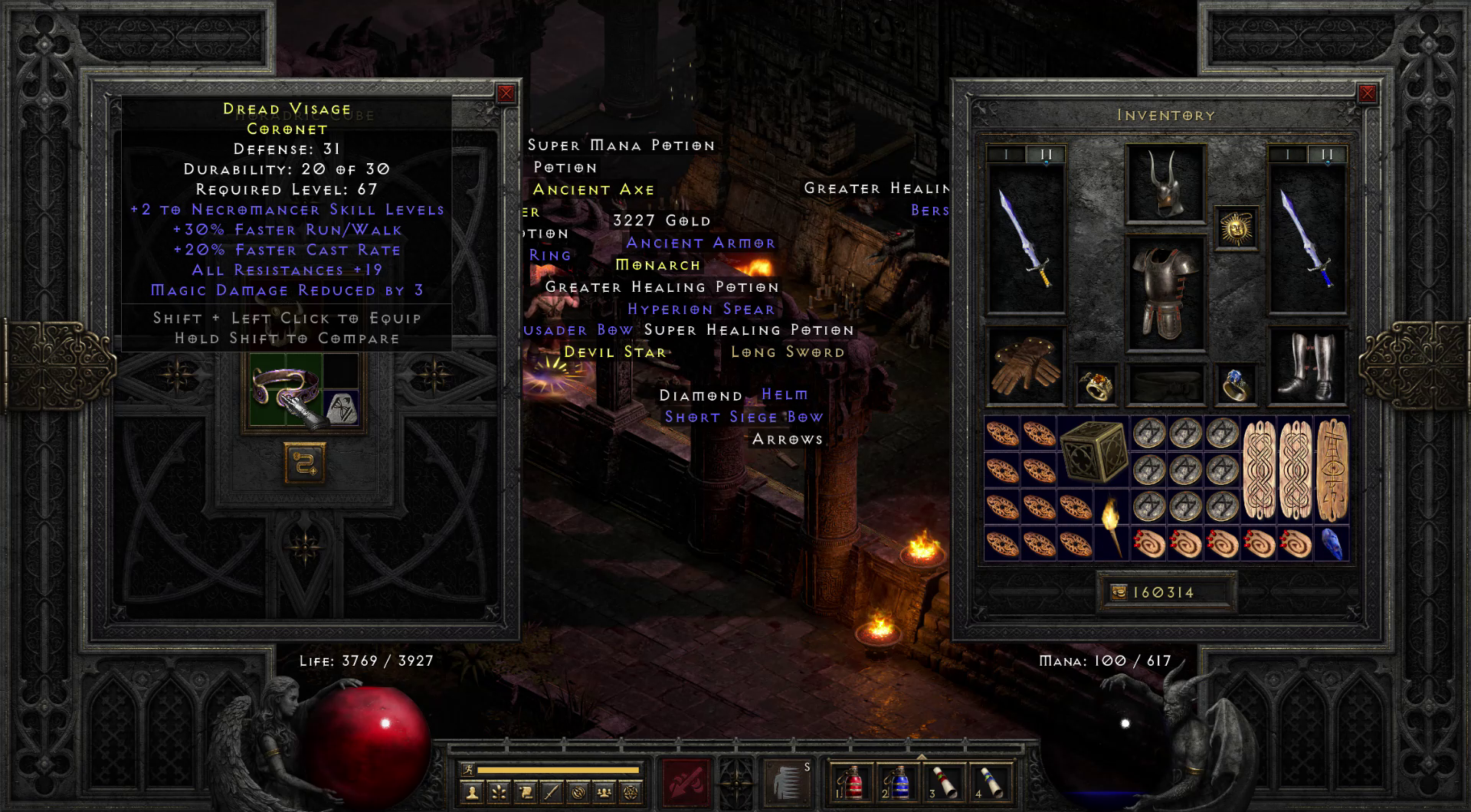
Task: Open the Party screen with the people icon
Action: [604, 791]
